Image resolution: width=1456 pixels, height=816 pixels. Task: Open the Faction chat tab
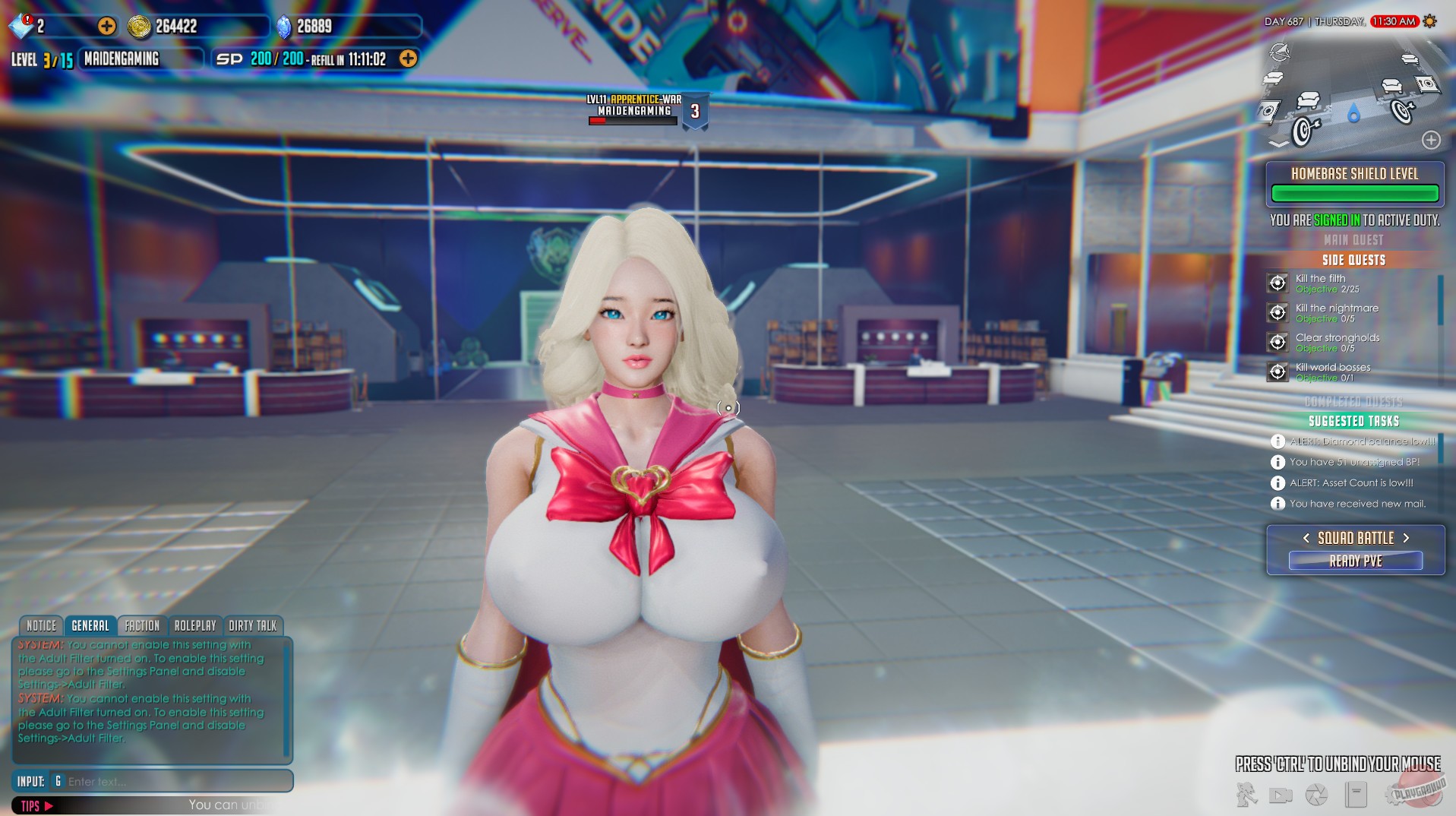[x=142, y=625]
